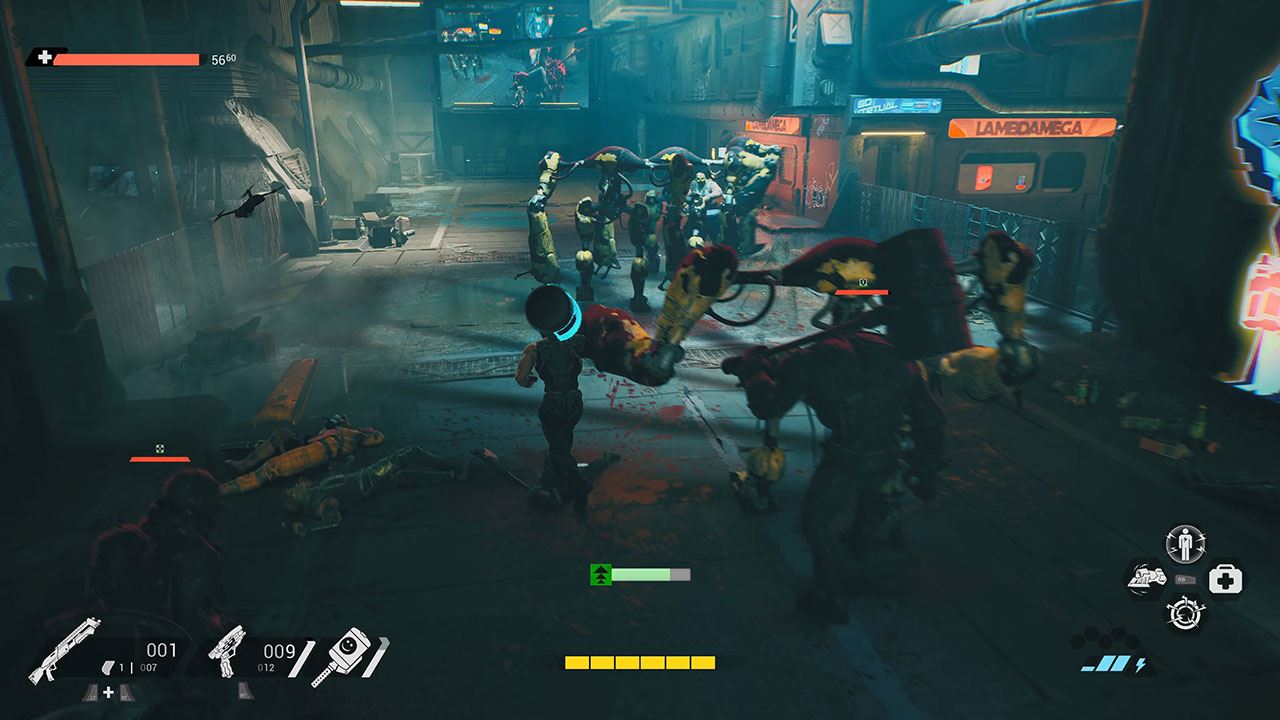The height and width of the screenshot is (720, 1280).
Task: Use the medkit healing item
Action: [1225, 578]
